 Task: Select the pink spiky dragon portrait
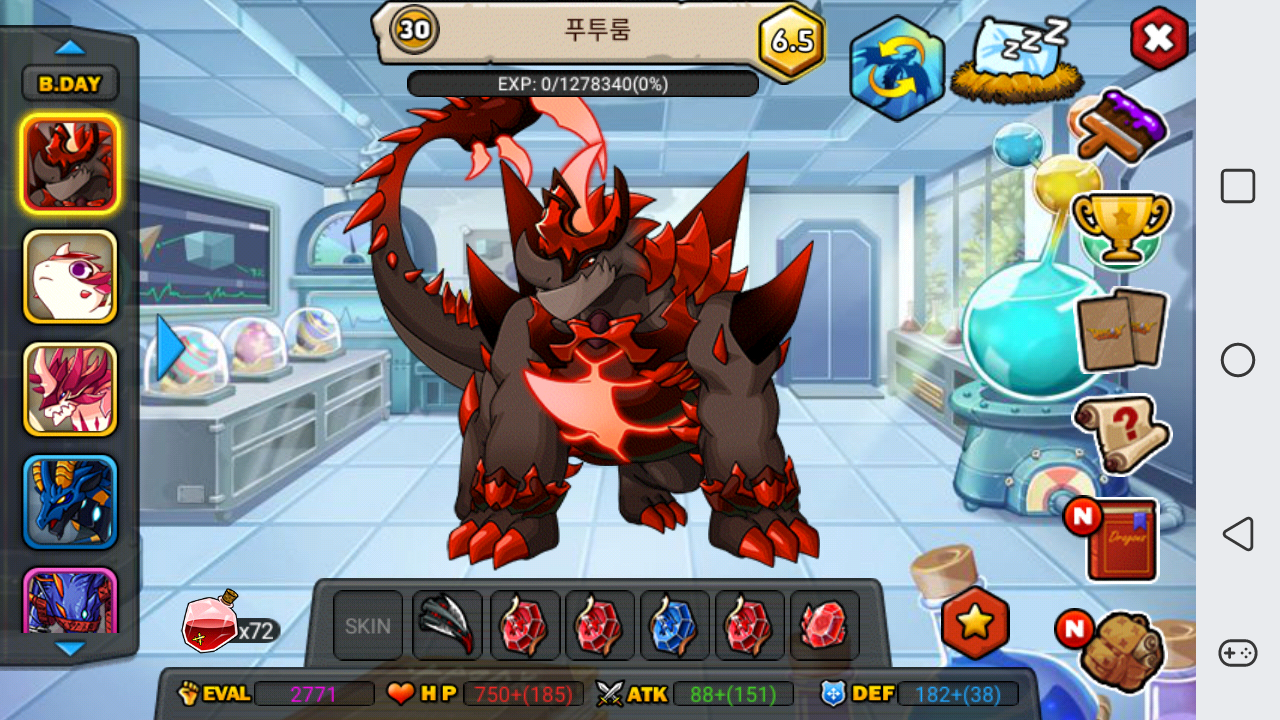pos(70,389)
